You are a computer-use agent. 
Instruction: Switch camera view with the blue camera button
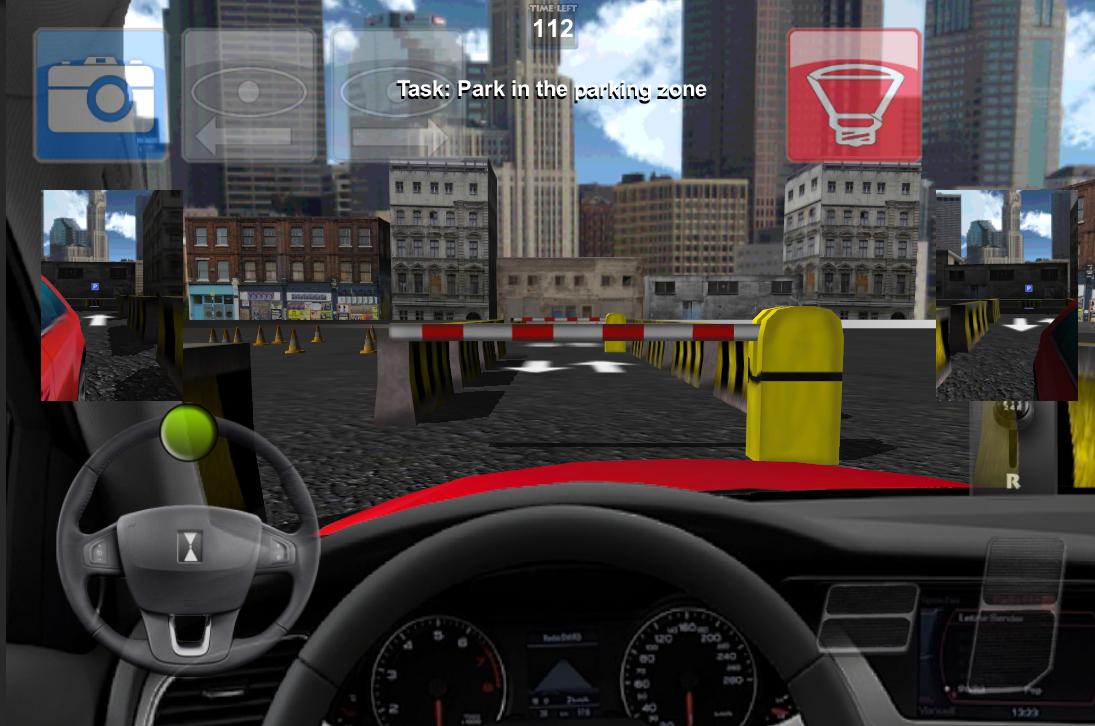pyautogui.click(x=101, y=95)
